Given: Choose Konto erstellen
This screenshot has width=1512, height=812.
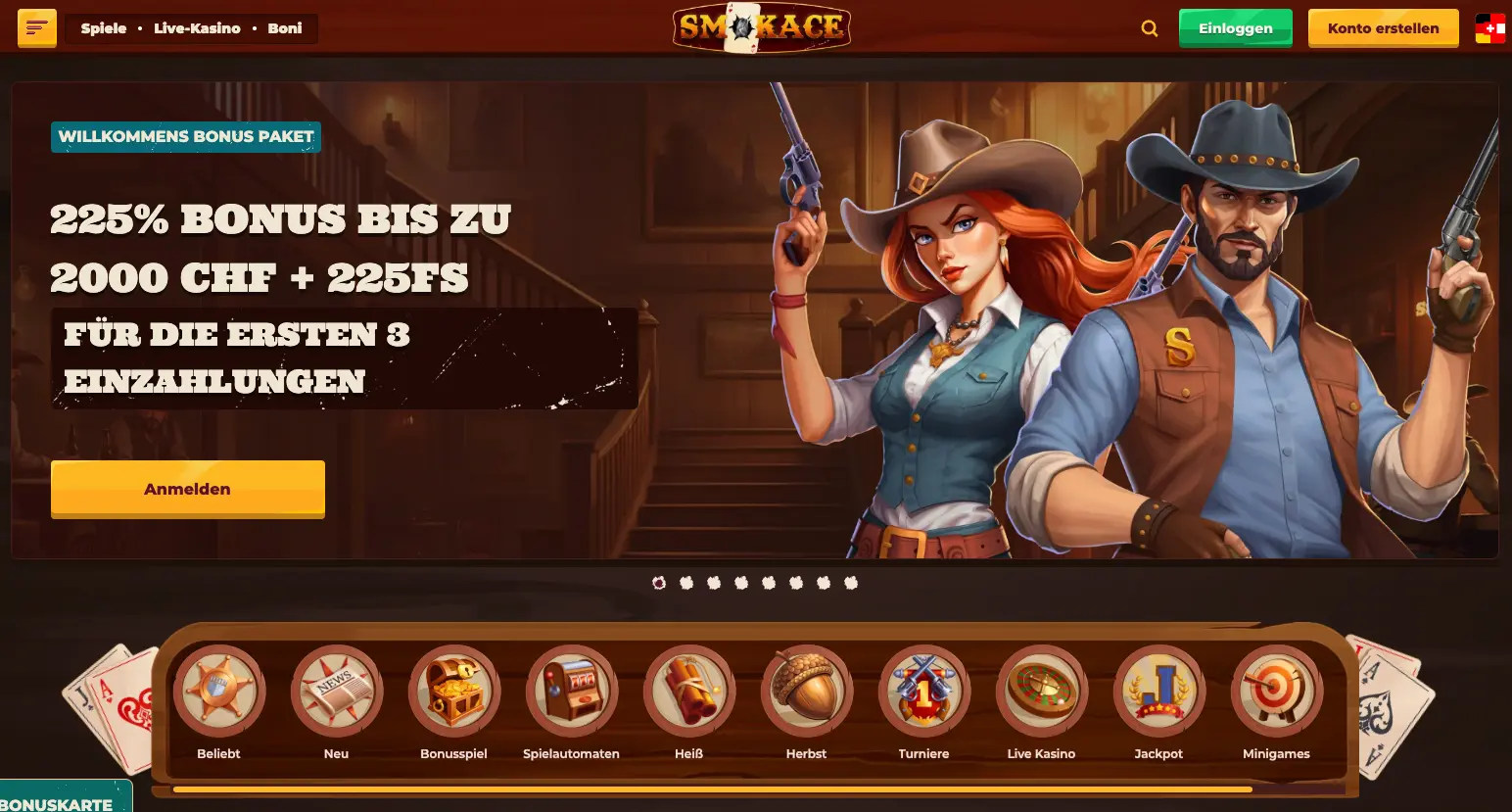Looking at the screenshot, I should click(1383, 28).
